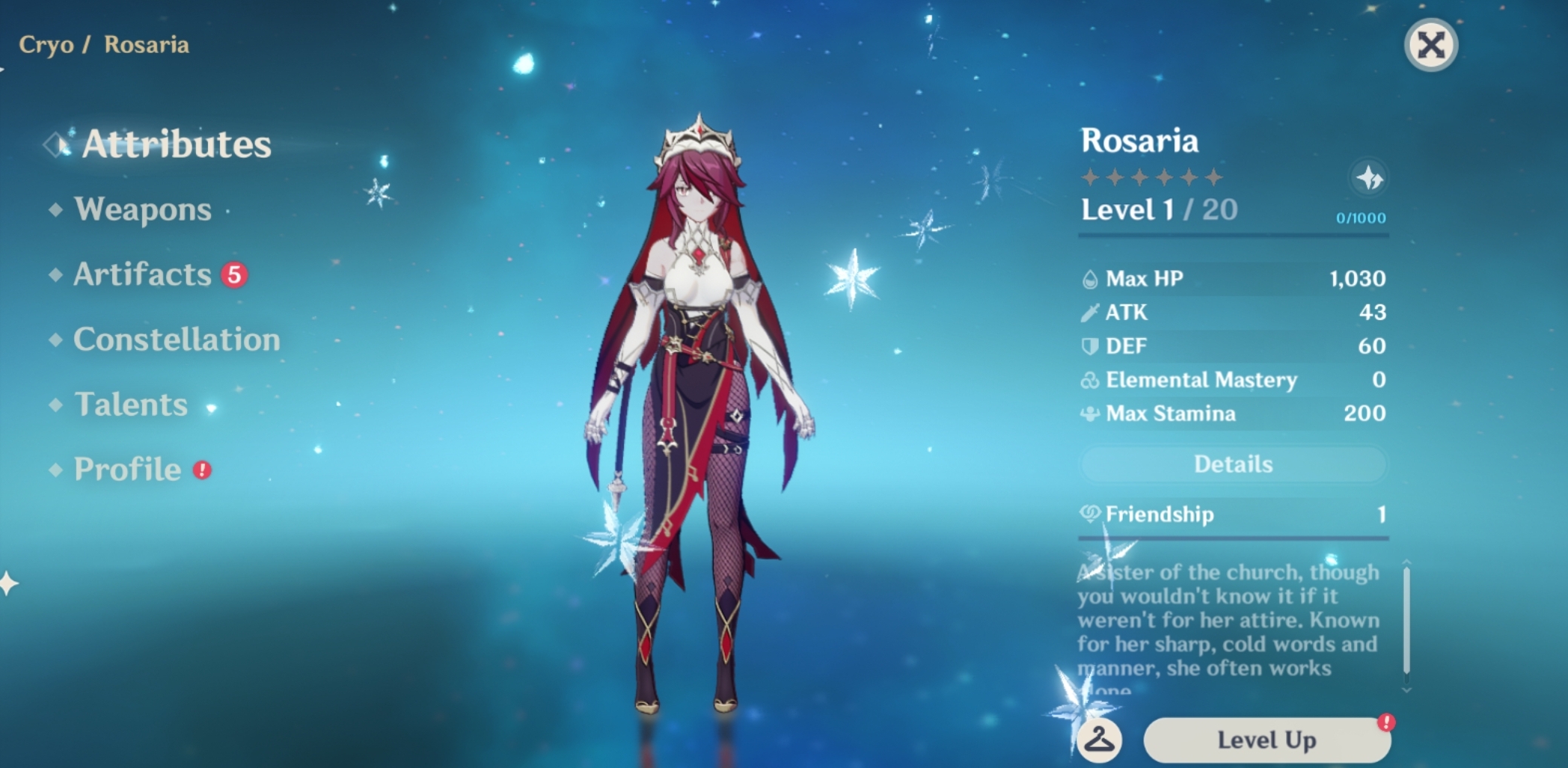The image size is (1568, 768).
Task: Click the Cryo / Rosaria breadcrumb label
Action: [x=103, y=44]
